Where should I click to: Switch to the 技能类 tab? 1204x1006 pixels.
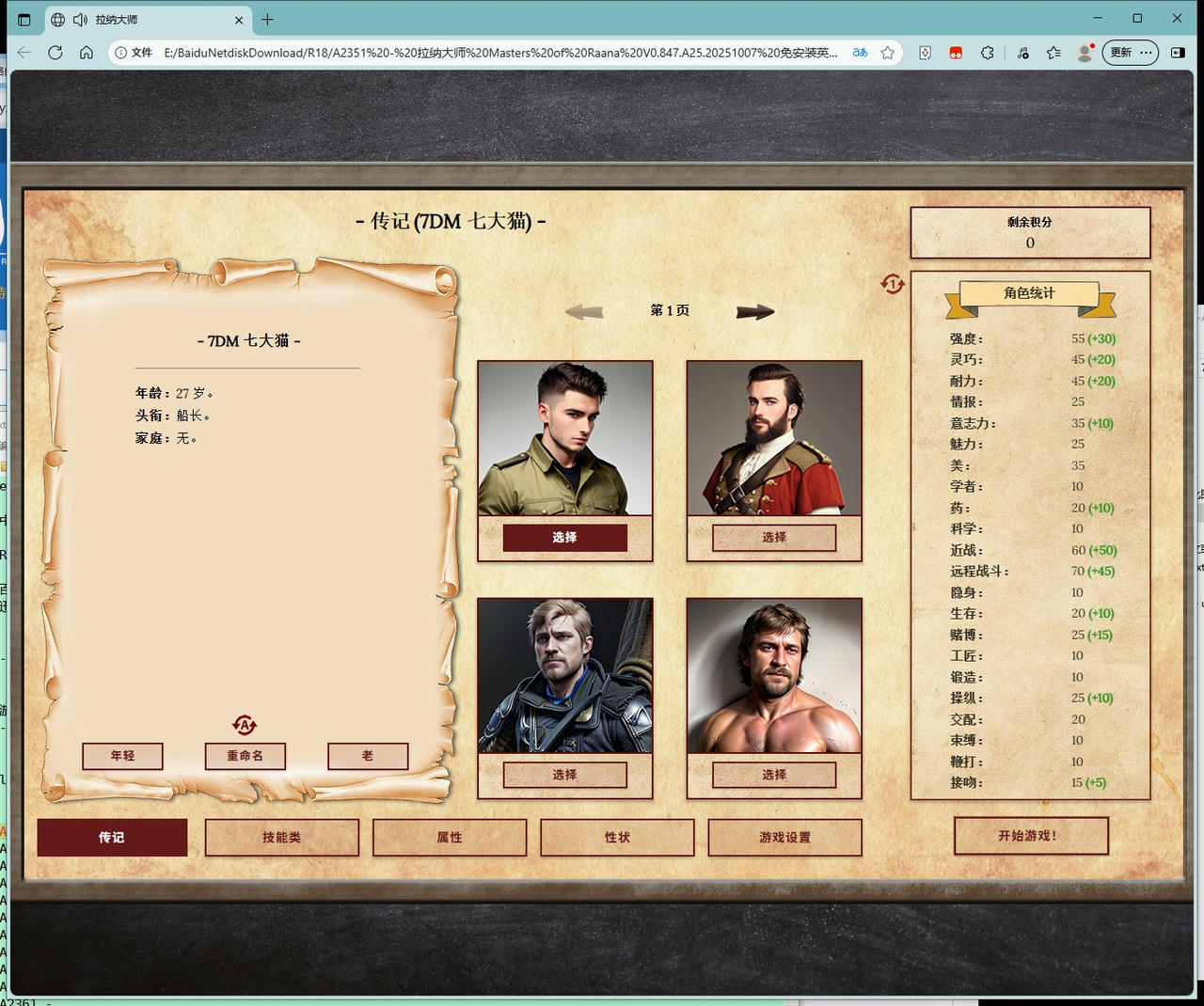point(282,837)
